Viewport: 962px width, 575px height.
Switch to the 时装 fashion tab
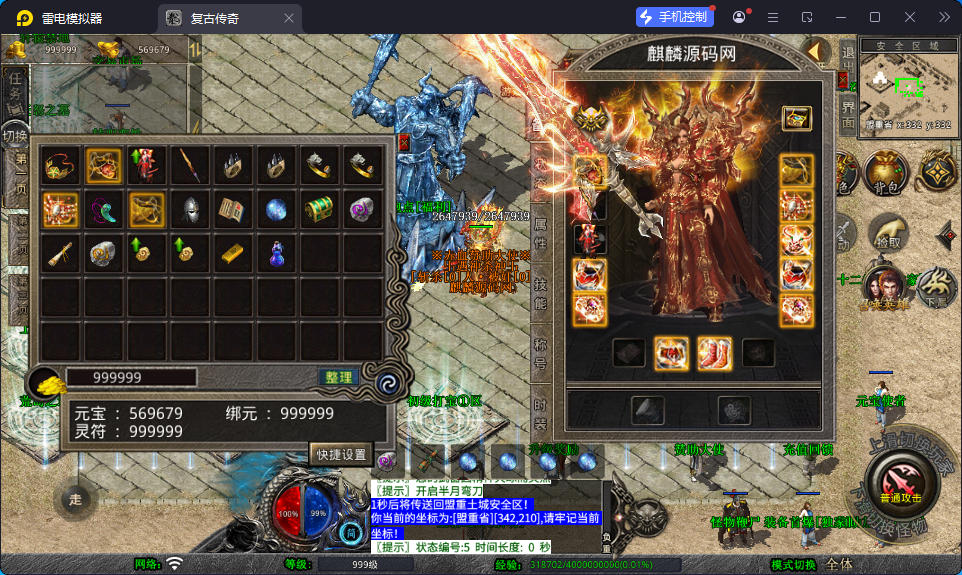click(540, 412)
